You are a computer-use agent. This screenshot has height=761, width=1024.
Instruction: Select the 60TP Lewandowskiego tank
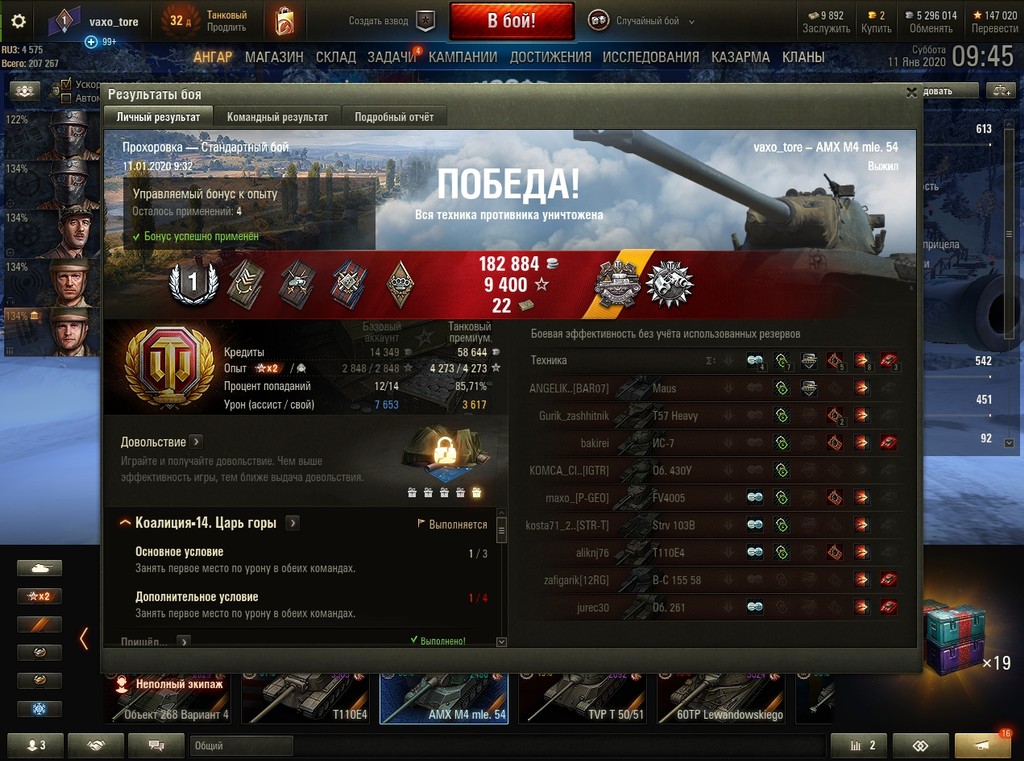pyautogui.click(x=720, y=698)
